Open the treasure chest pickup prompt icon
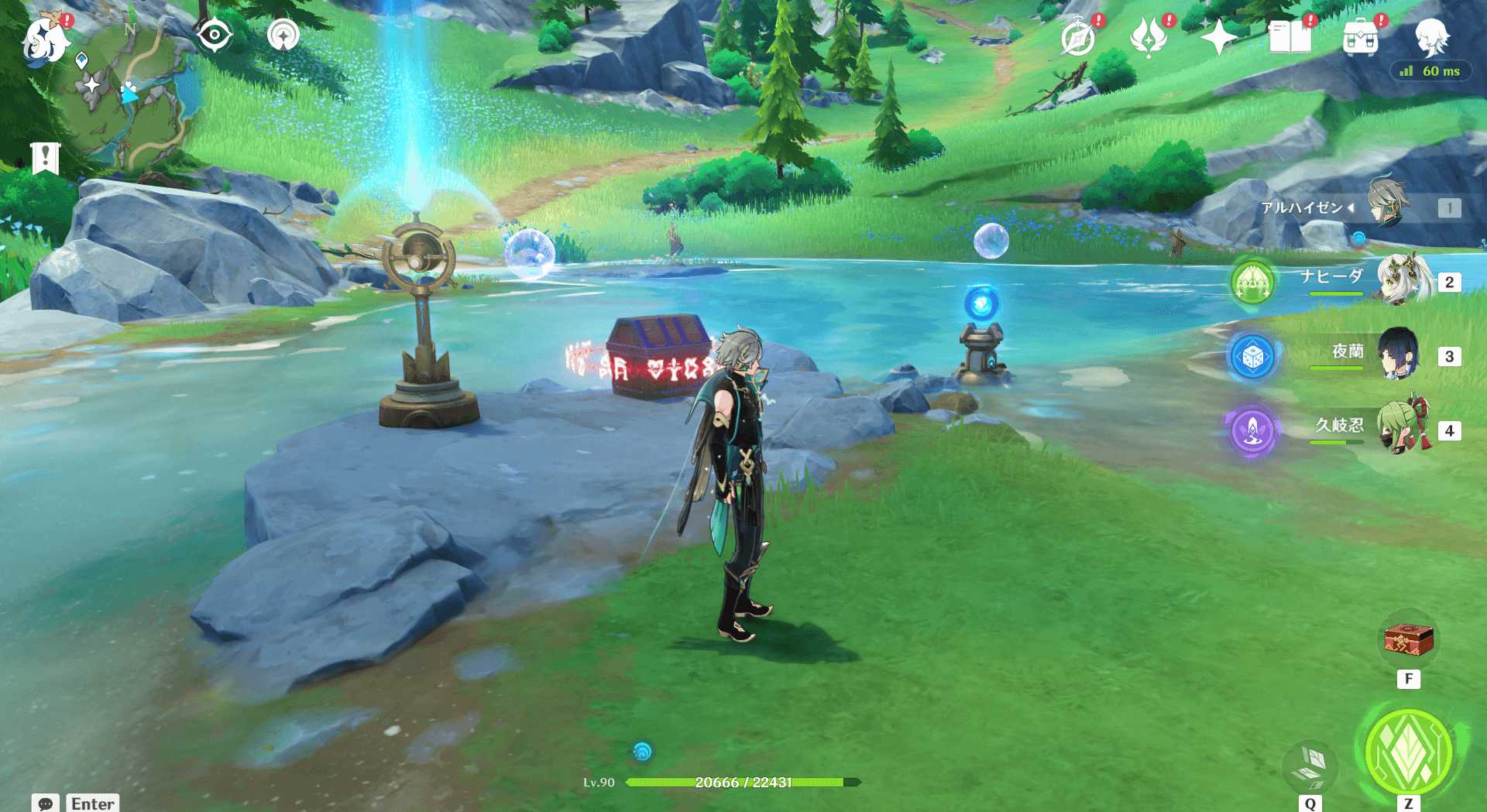The width and height of the screenshot is (1487, 812). click(1409, 641)
